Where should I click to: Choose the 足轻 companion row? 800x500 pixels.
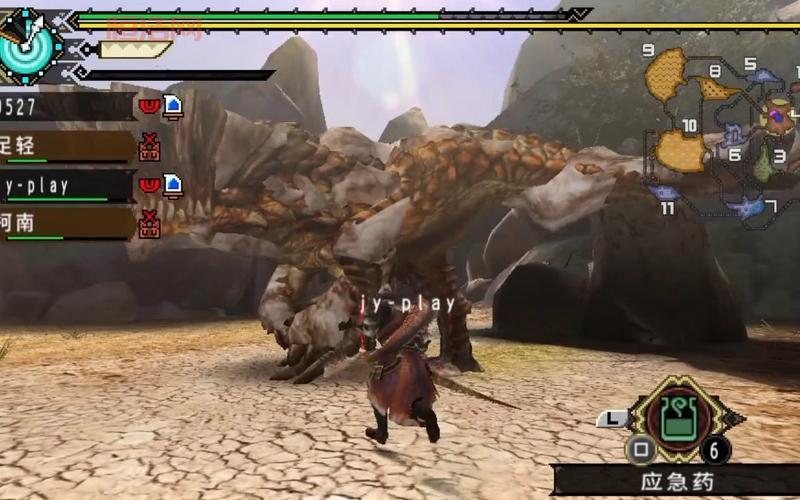click(66, 146)
